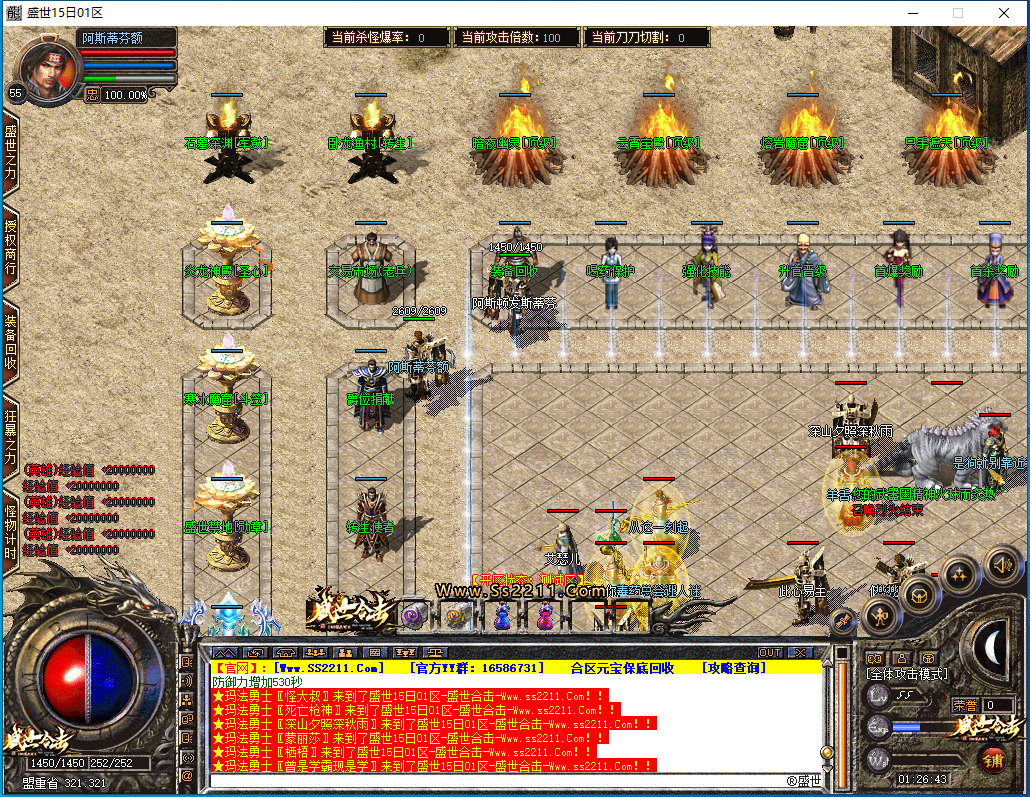Open the skills sparkle round button
1030x797 pixels.
click(x=960, y=575)
